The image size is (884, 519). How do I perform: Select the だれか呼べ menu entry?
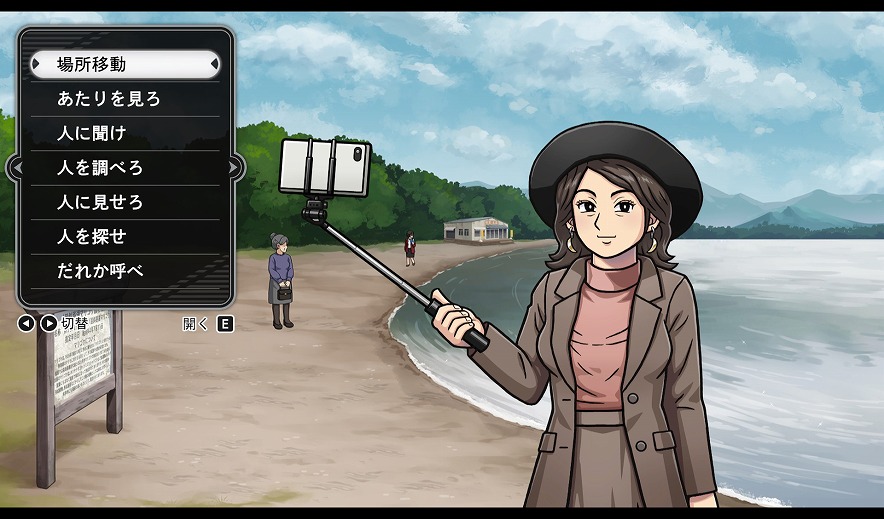pyautogui.click(x=125, y=271)
